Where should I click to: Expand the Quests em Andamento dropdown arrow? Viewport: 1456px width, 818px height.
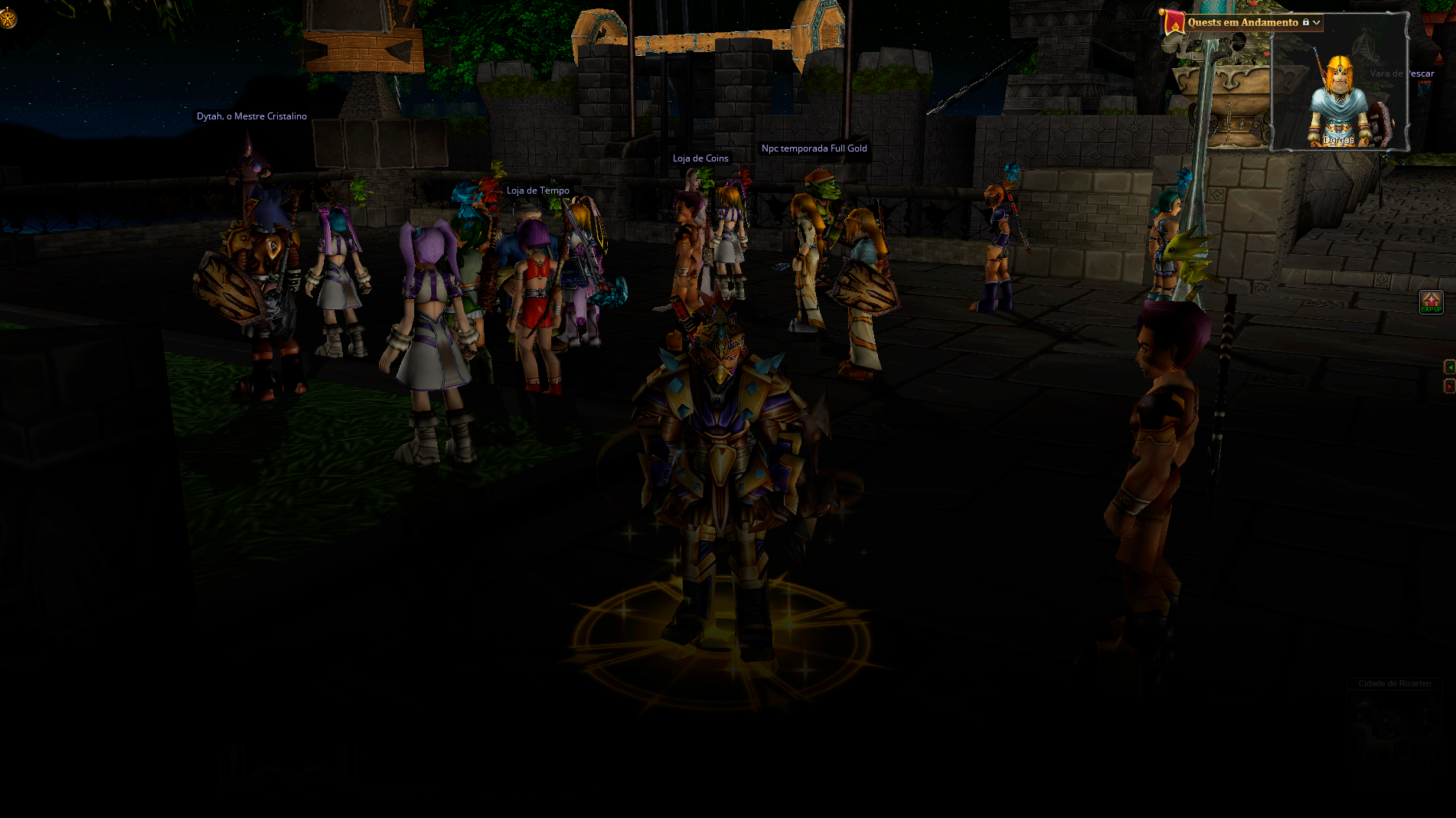point(1316,23)
